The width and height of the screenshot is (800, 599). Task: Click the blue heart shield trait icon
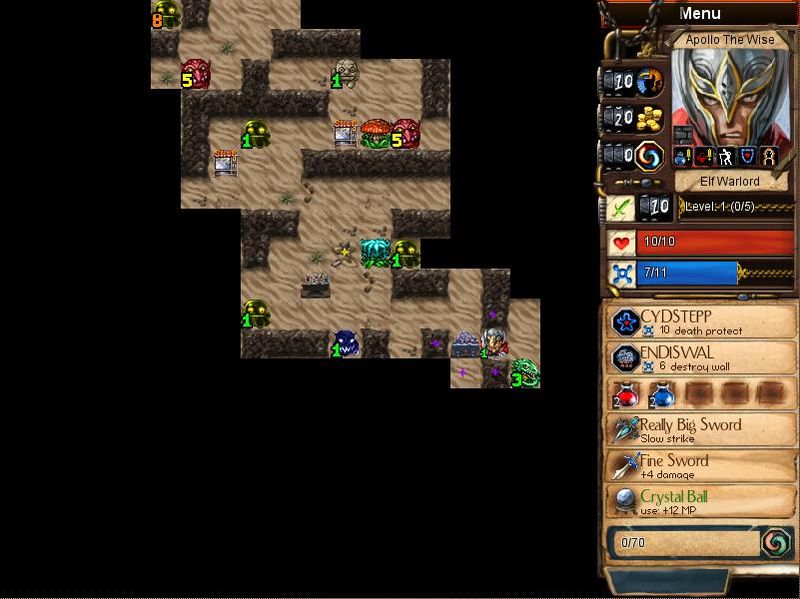tap(746, 157)
